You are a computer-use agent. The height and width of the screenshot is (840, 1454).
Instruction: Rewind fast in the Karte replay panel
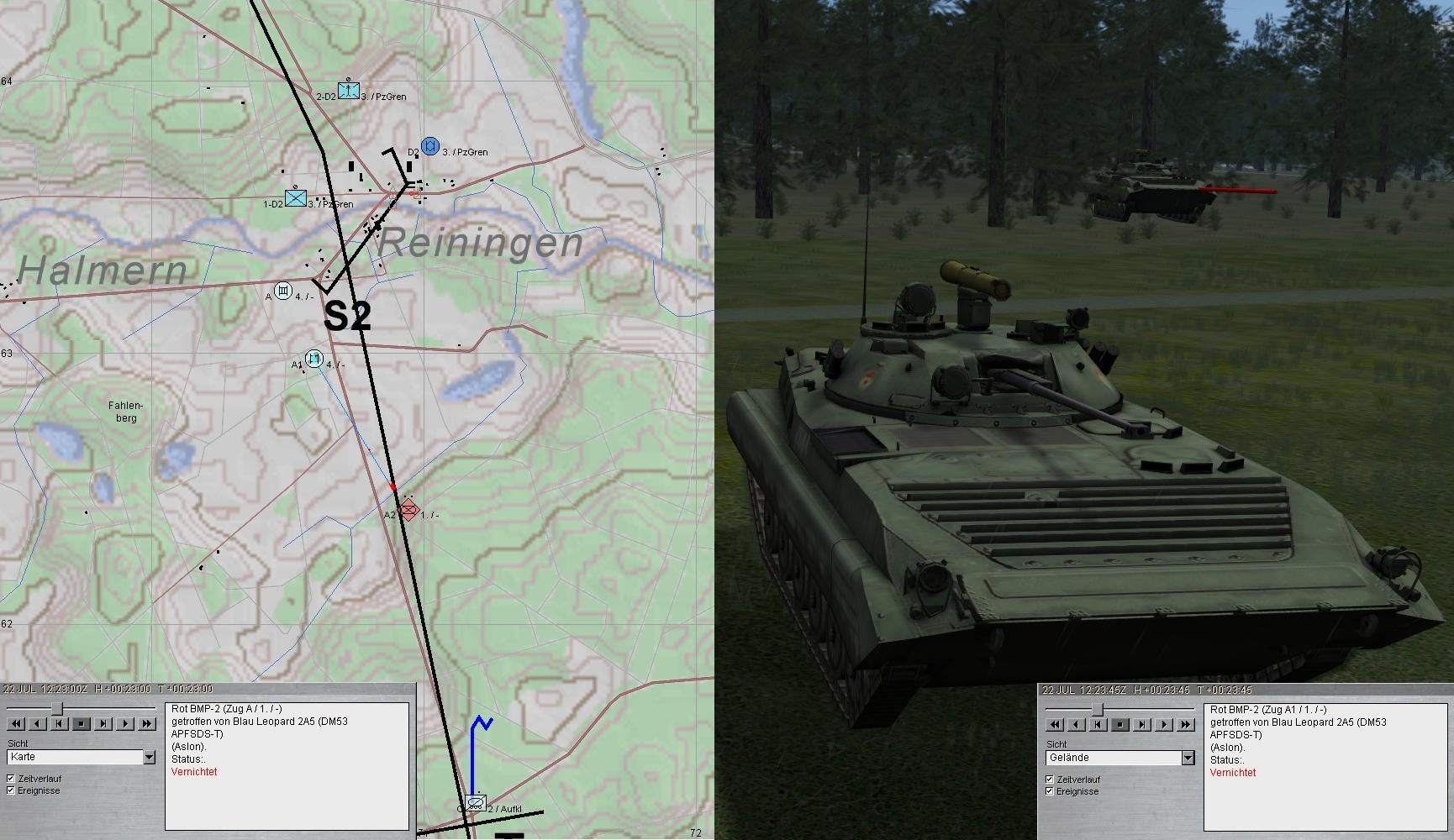15,723
